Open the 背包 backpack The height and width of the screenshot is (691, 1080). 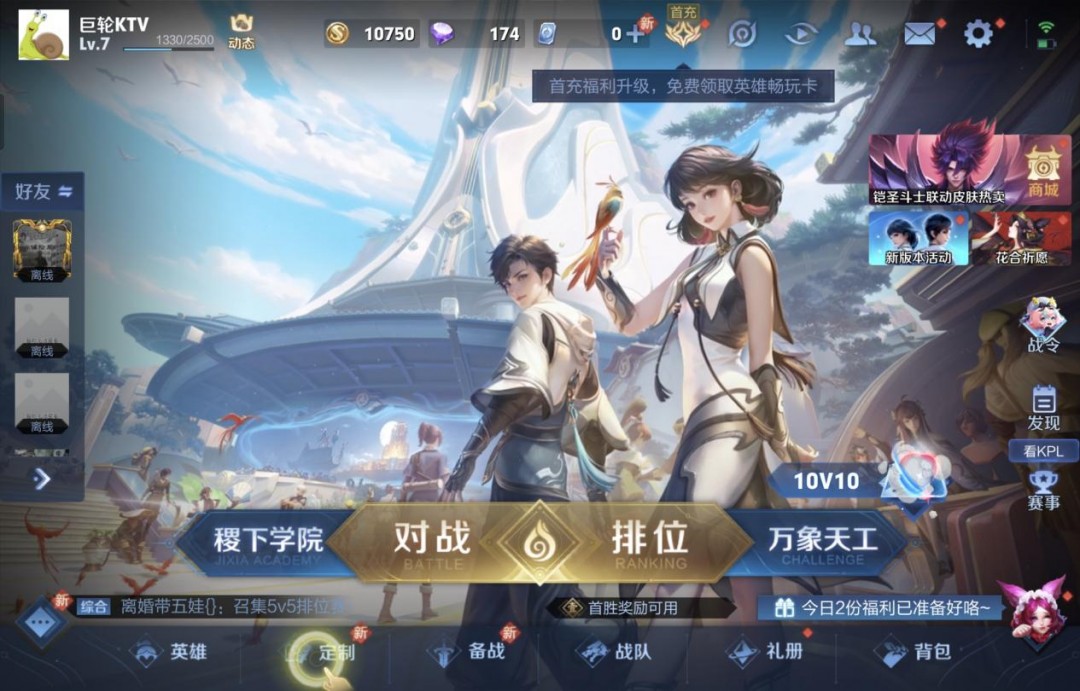[x=916, y=653]
